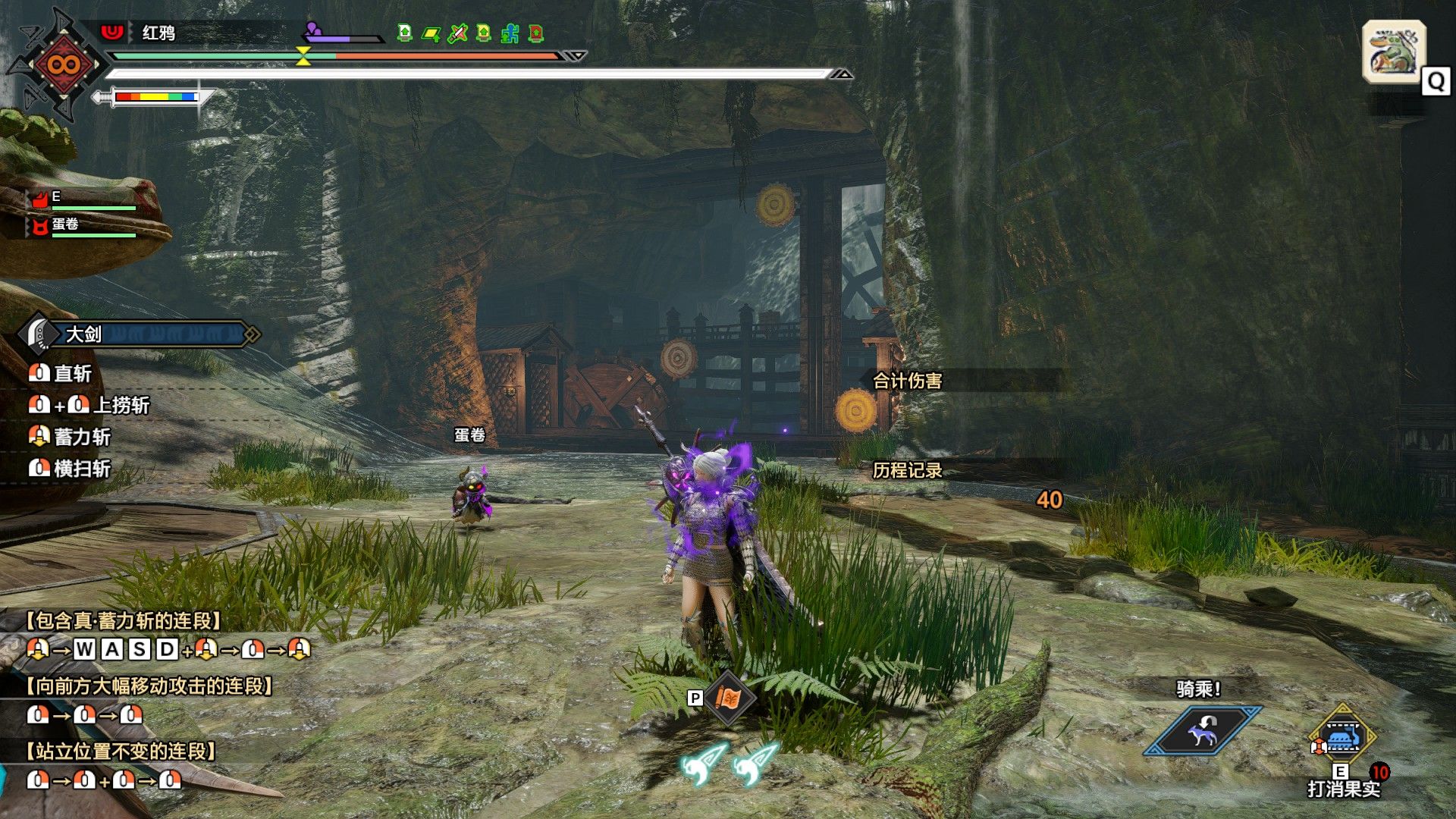Select the target monster icon

(1393, 51)
